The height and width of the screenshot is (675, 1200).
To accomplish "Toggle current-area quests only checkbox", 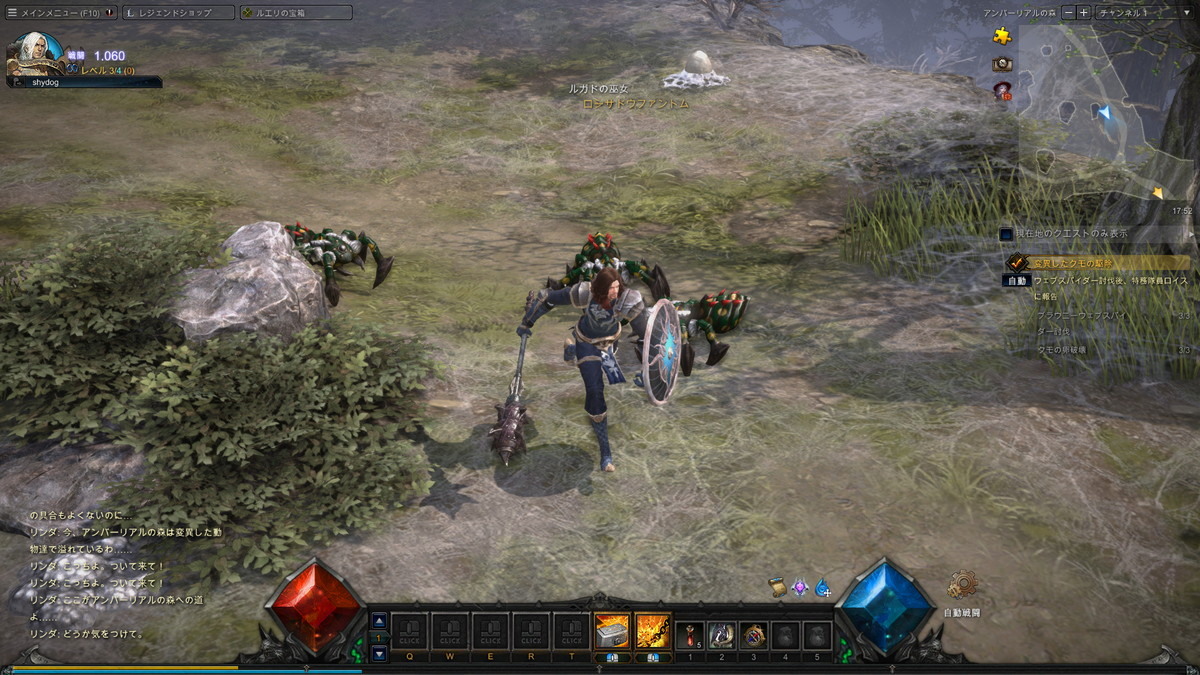I will (x=1006, y=233).
